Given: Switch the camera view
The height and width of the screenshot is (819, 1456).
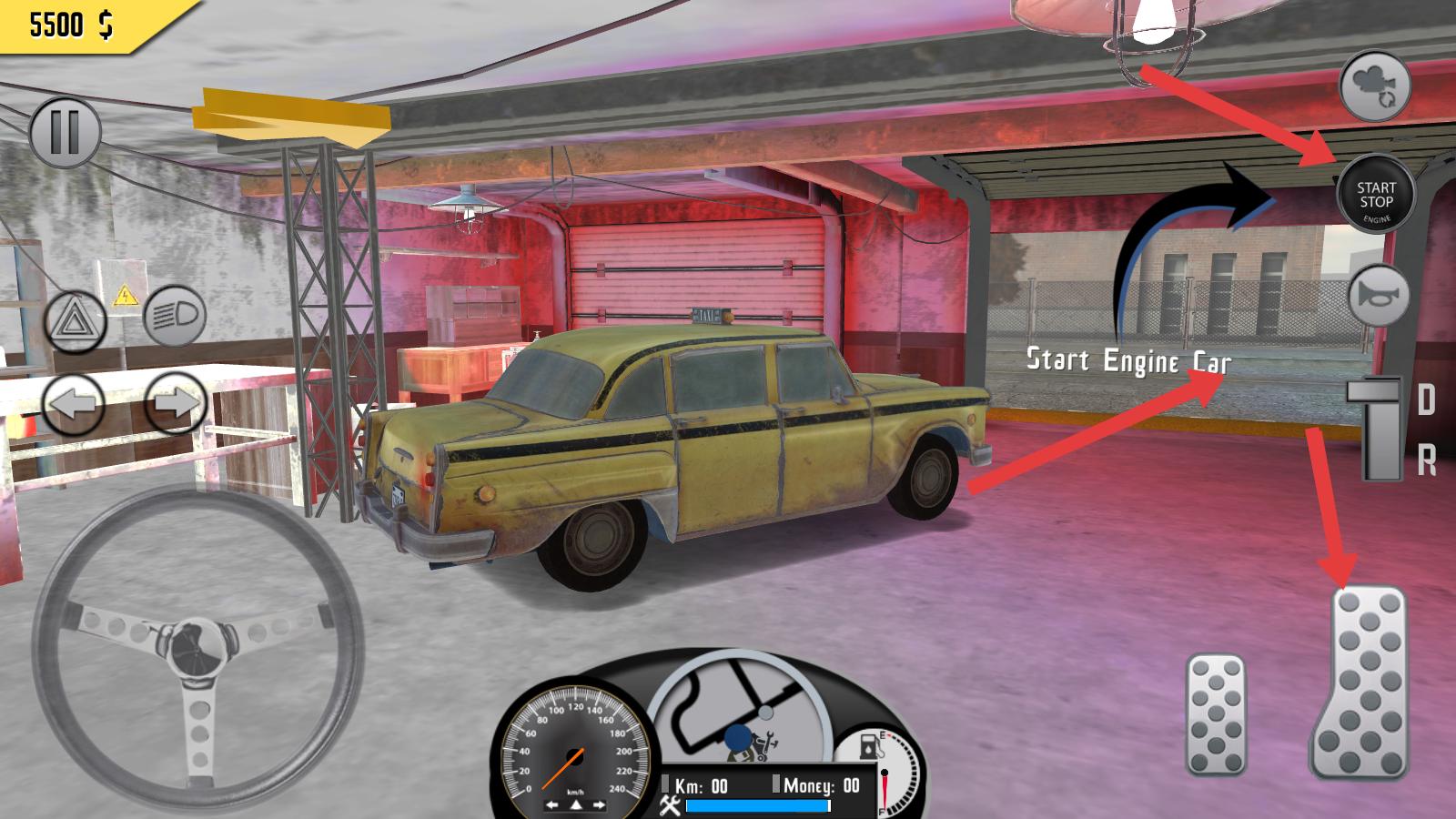Looking at the screenshot, I should (x=1375, y=86).
